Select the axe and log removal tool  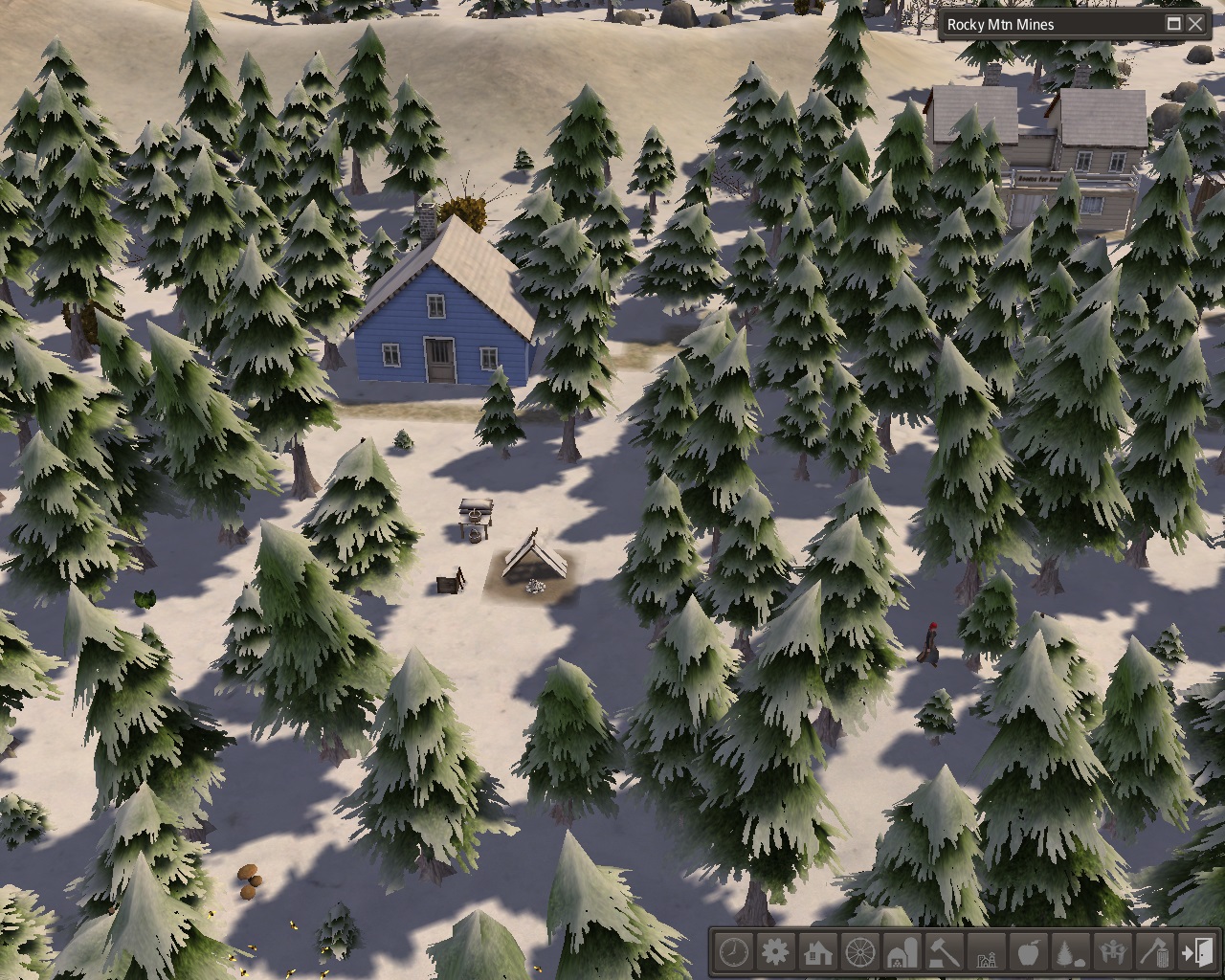(x=1155, y=952)
